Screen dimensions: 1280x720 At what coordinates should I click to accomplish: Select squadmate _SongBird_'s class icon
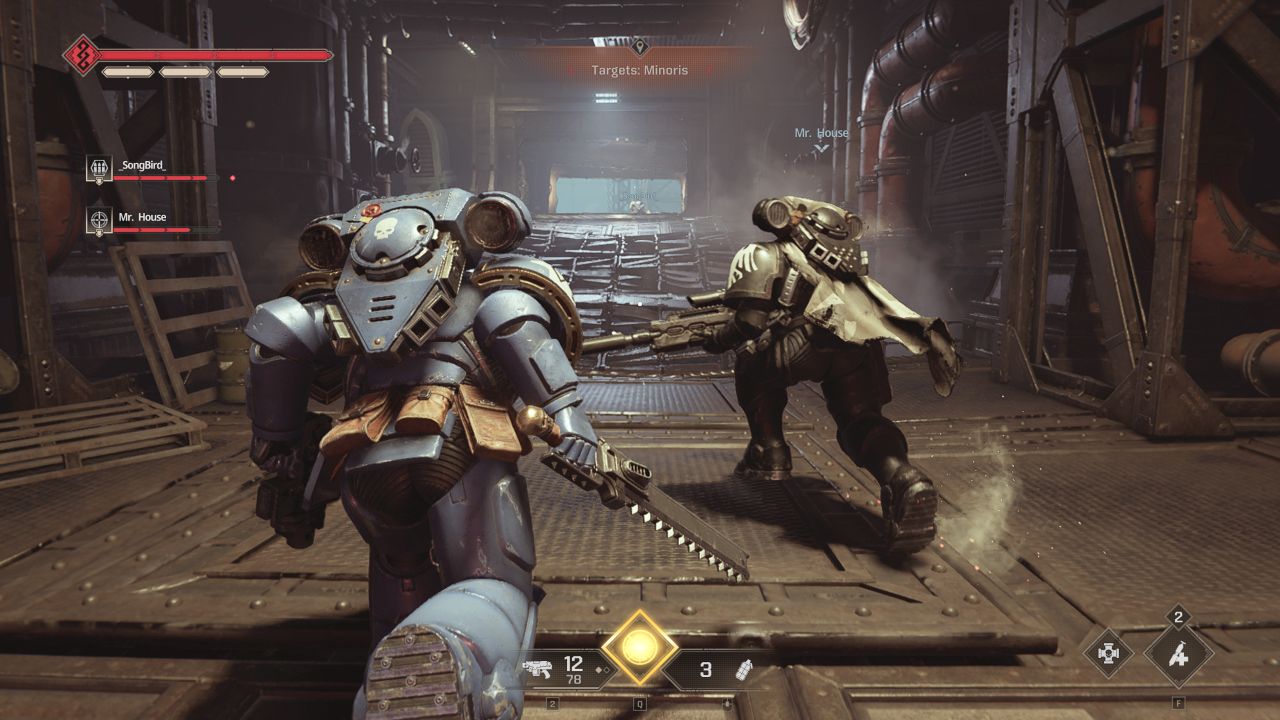99,168
